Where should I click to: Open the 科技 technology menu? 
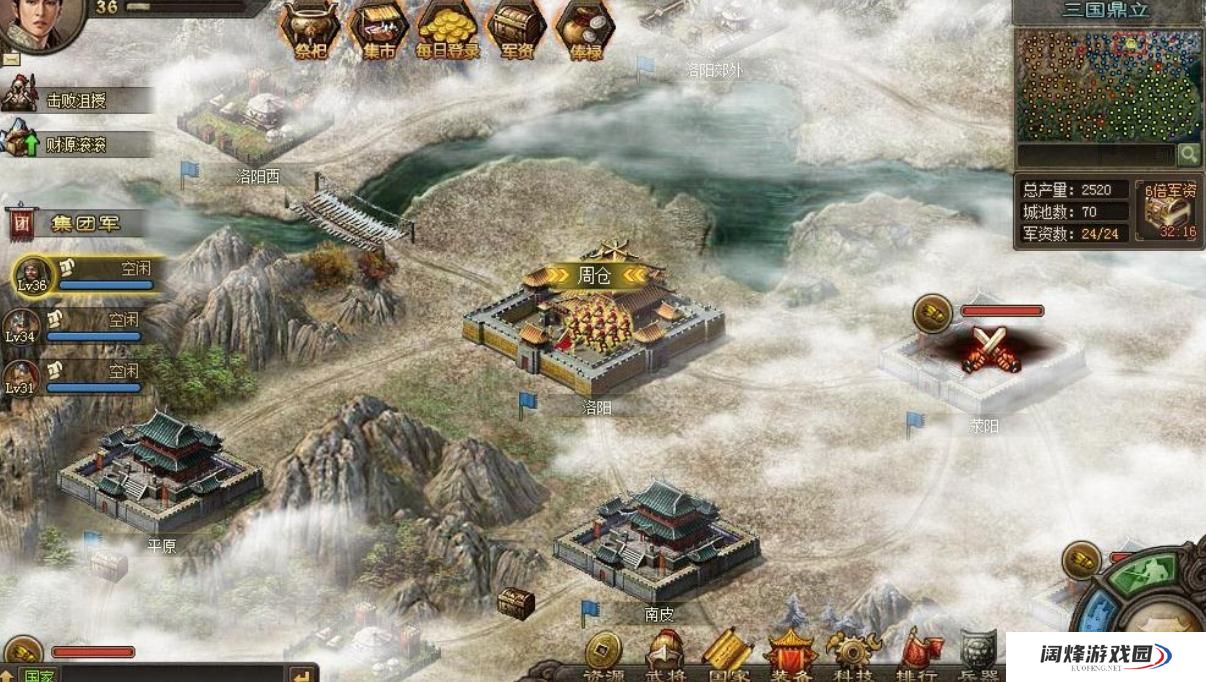point(853,656)
